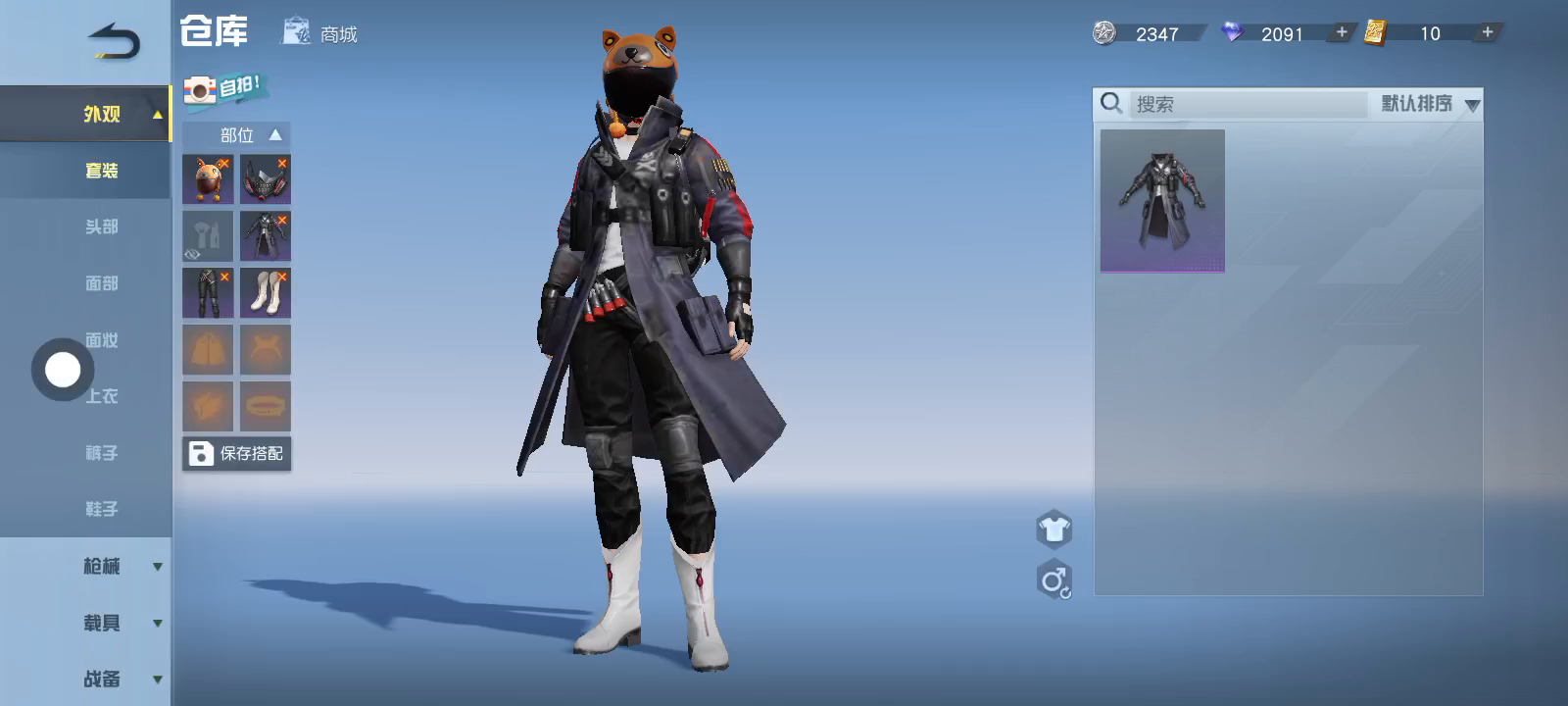Open the 商城 shop
This screenshot has height=706, width=1568.
point(320,33)
